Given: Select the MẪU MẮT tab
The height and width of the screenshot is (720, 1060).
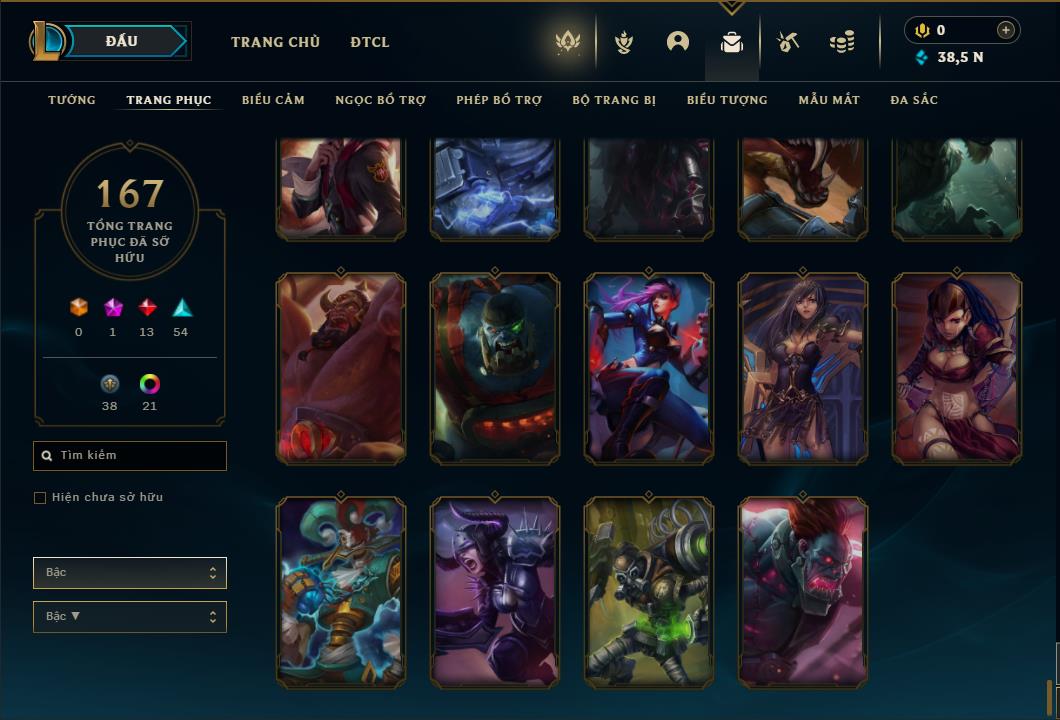Looking at the screenshot, I should click(829, 100).
